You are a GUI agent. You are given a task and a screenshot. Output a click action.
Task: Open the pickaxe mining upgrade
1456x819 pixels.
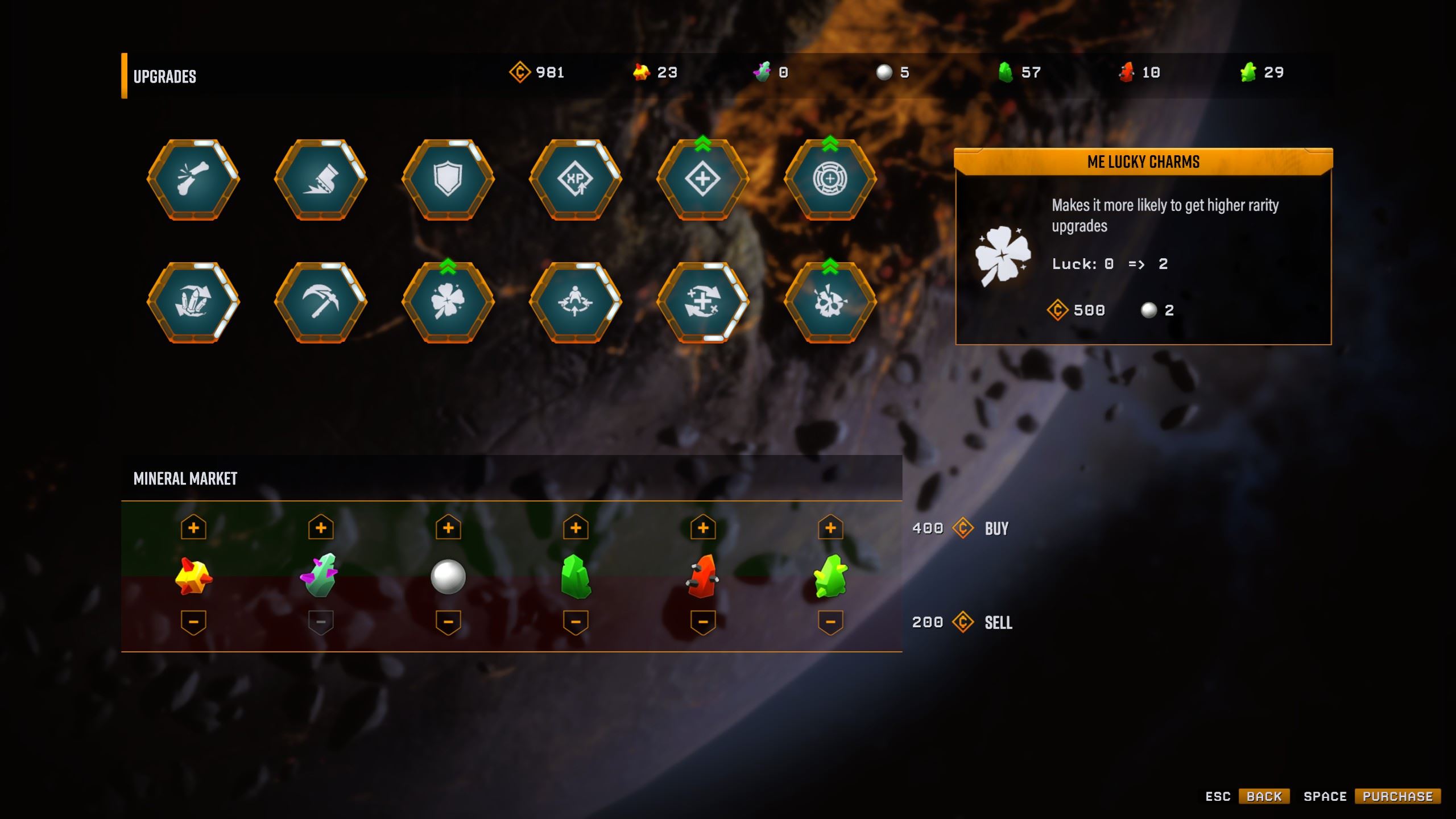[x=321, y=303]
